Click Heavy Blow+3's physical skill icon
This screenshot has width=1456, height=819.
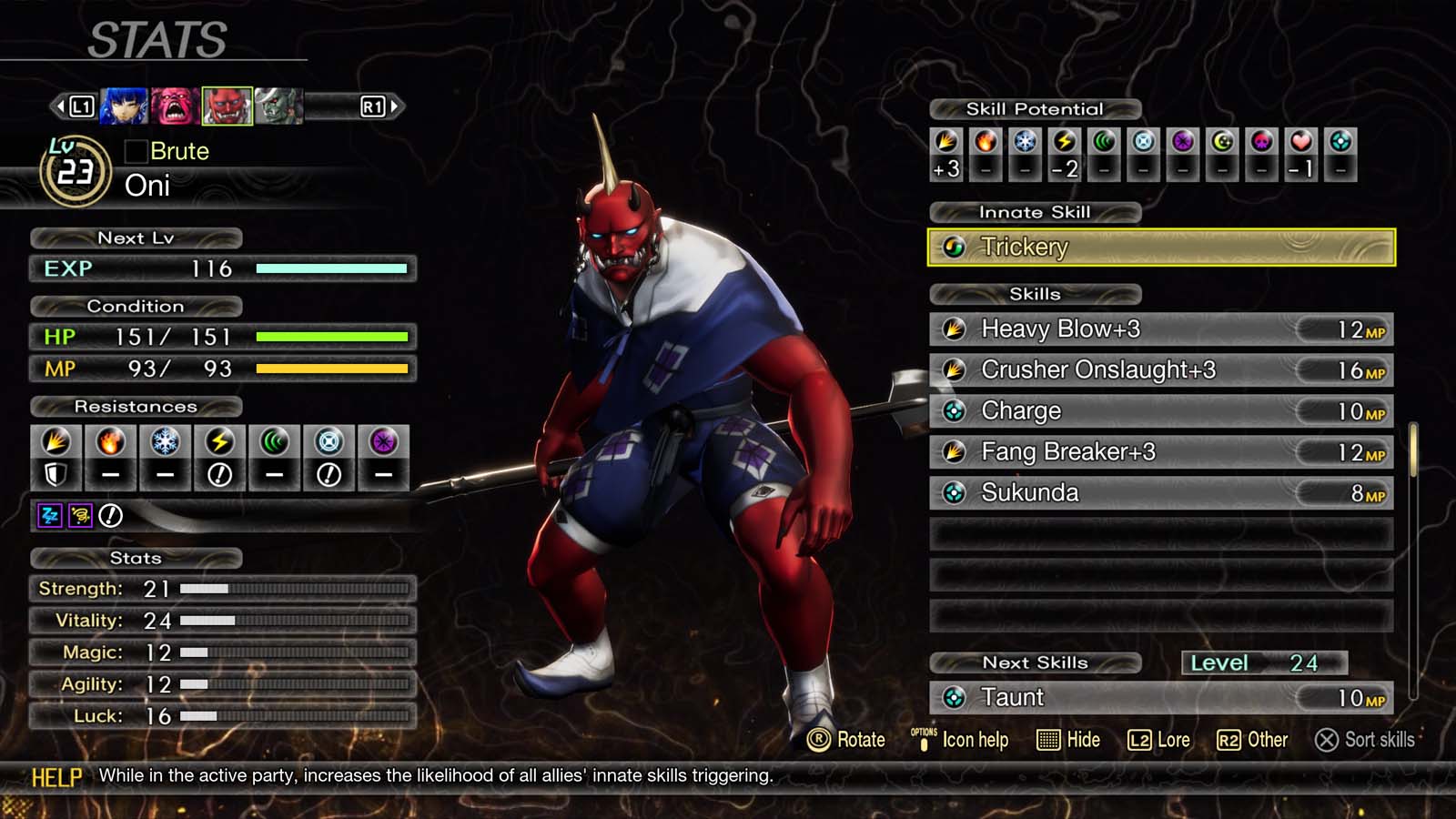click(955, 329)
